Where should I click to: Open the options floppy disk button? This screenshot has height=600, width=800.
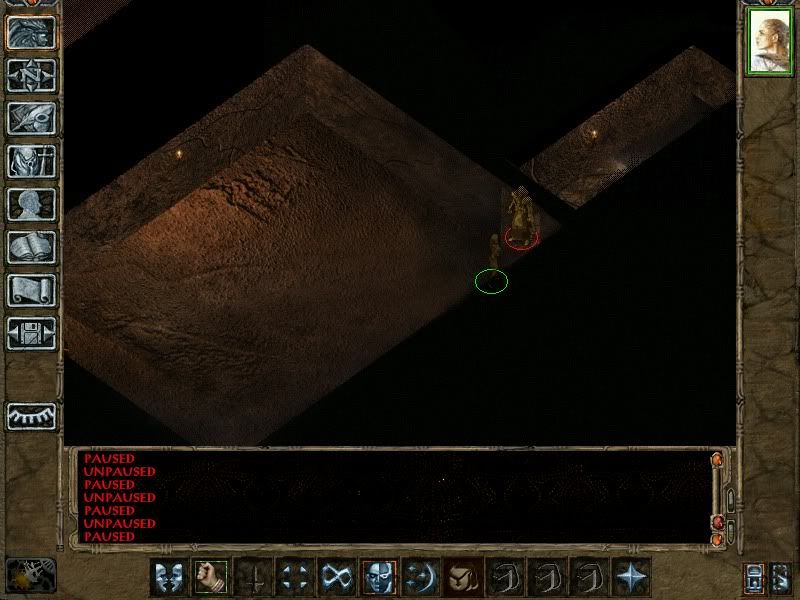coord(31,333)
